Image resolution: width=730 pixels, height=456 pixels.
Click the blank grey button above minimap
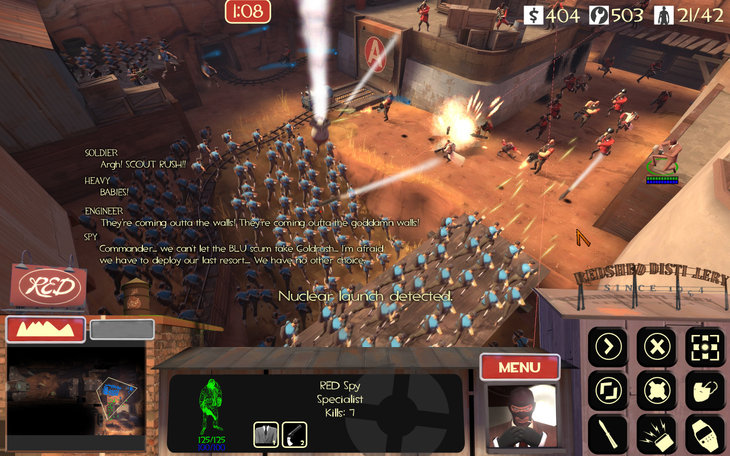click(122, 329)
